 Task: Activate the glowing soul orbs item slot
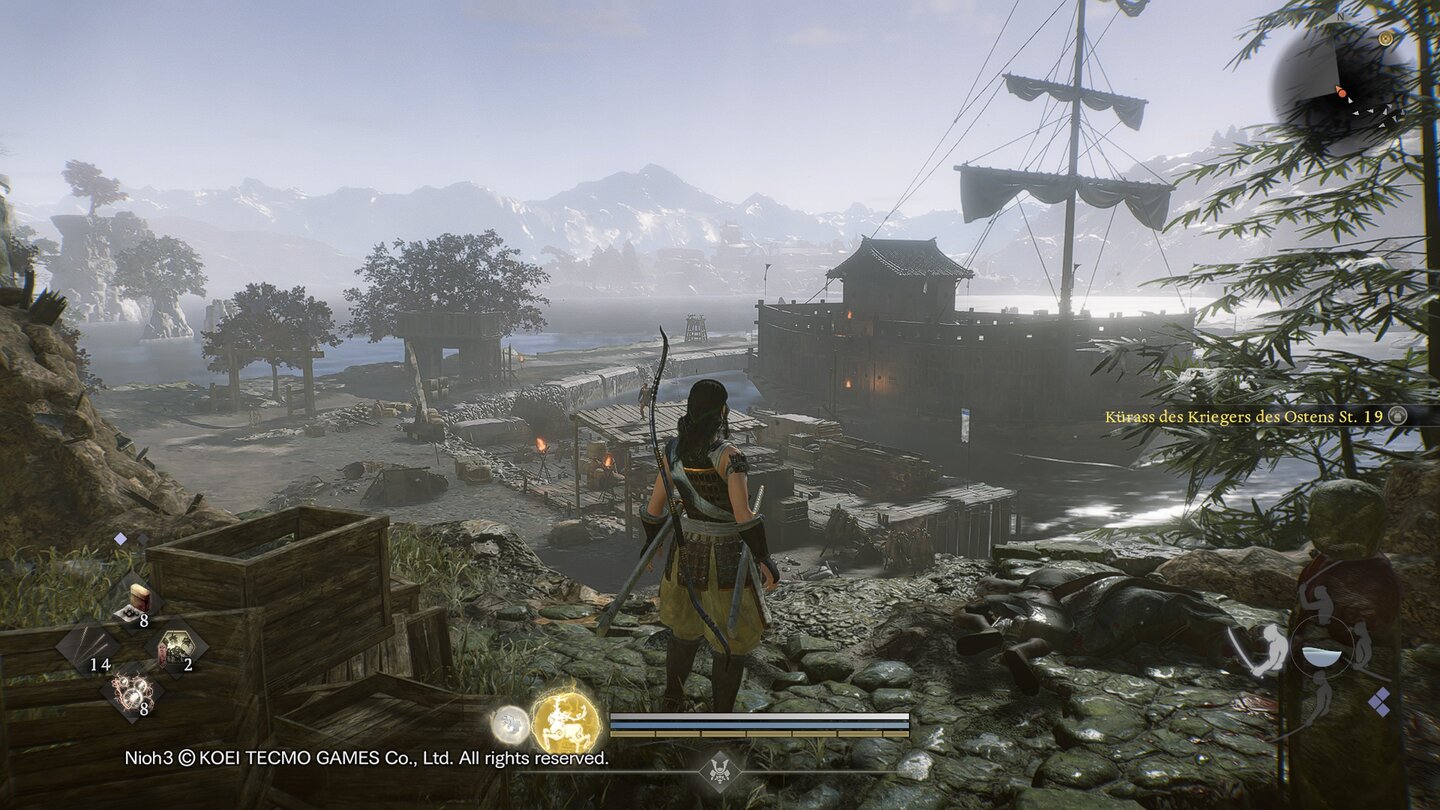132,691
